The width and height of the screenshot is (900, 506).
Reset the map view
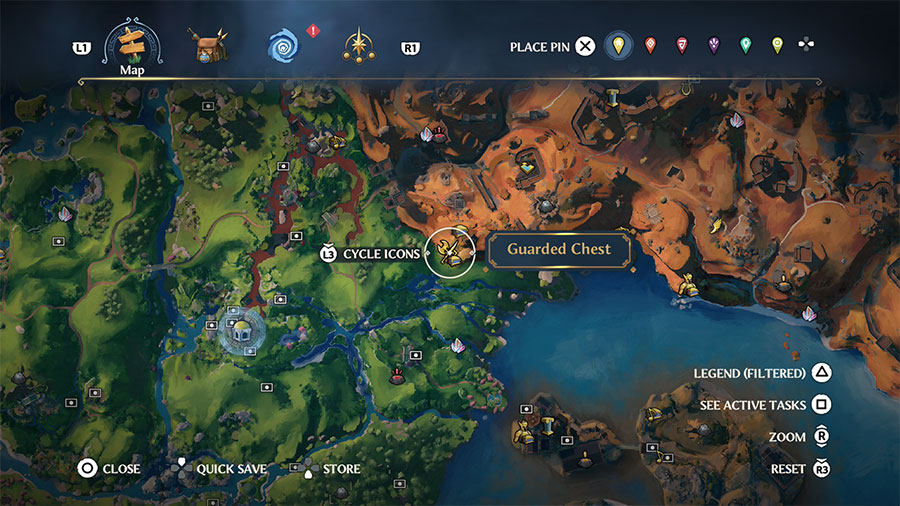821,468
